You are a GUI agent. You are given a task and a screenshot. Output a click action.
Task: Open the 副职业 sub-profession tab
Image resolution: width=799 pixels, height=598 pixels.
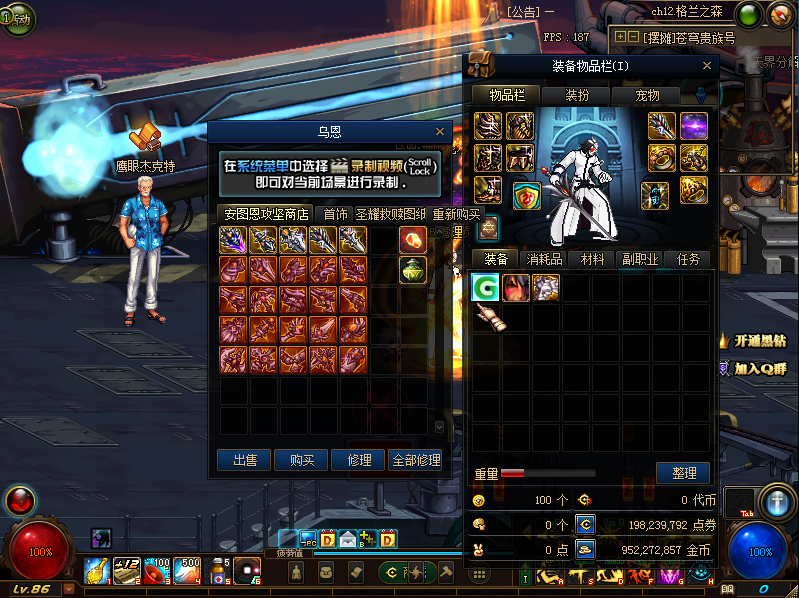point(640,259)
